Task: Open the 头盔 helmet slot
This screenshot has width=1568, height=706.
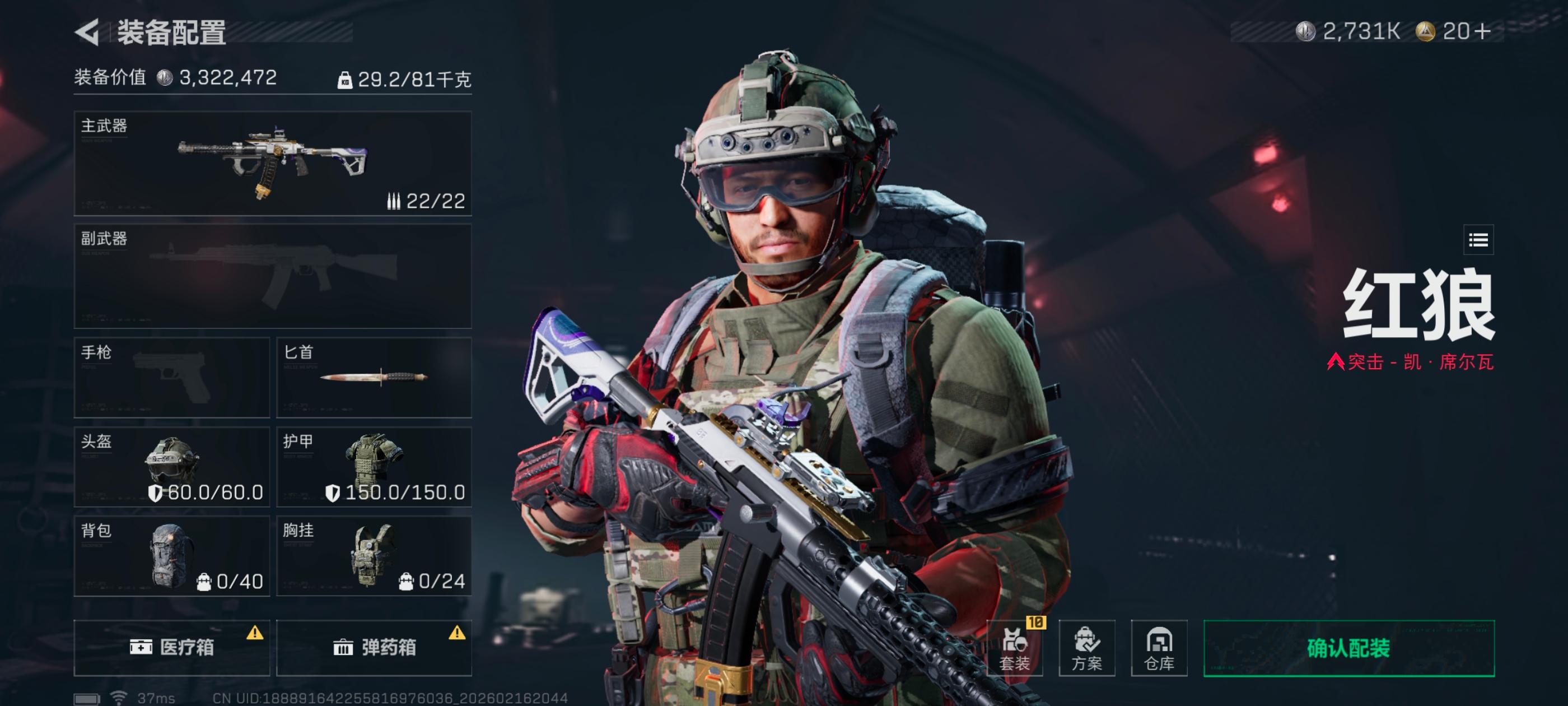Action: pos(172,467)
